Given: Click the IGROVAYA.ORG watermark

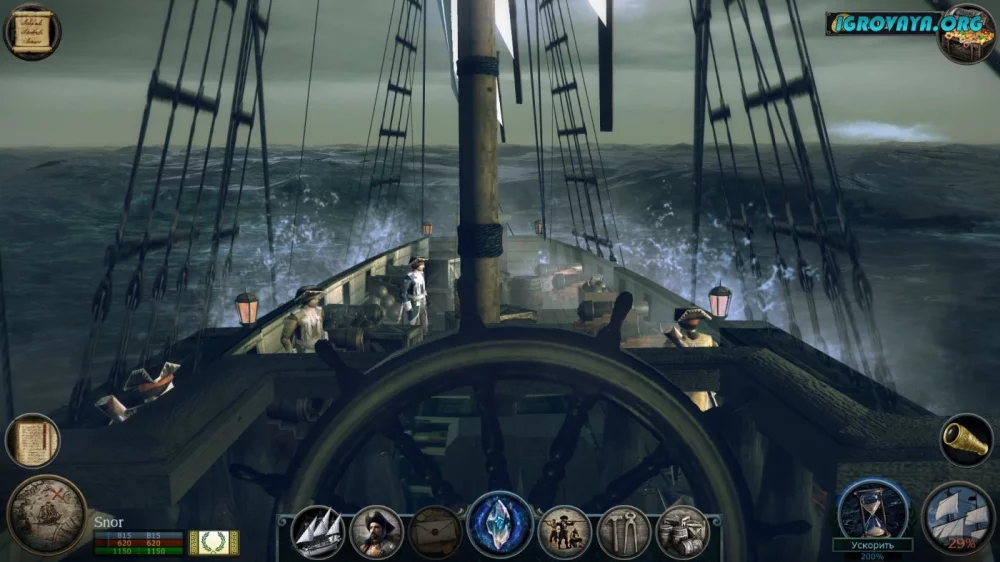Looking at the screenshot, I should point(880,22).
